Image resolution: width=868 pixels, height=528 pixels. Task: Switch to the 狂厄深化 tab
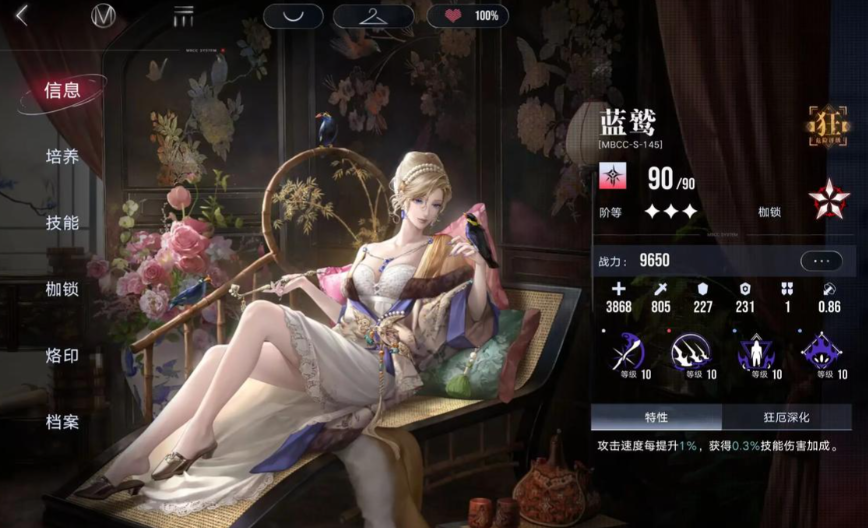pyautogui.click(x=785, y=417)
